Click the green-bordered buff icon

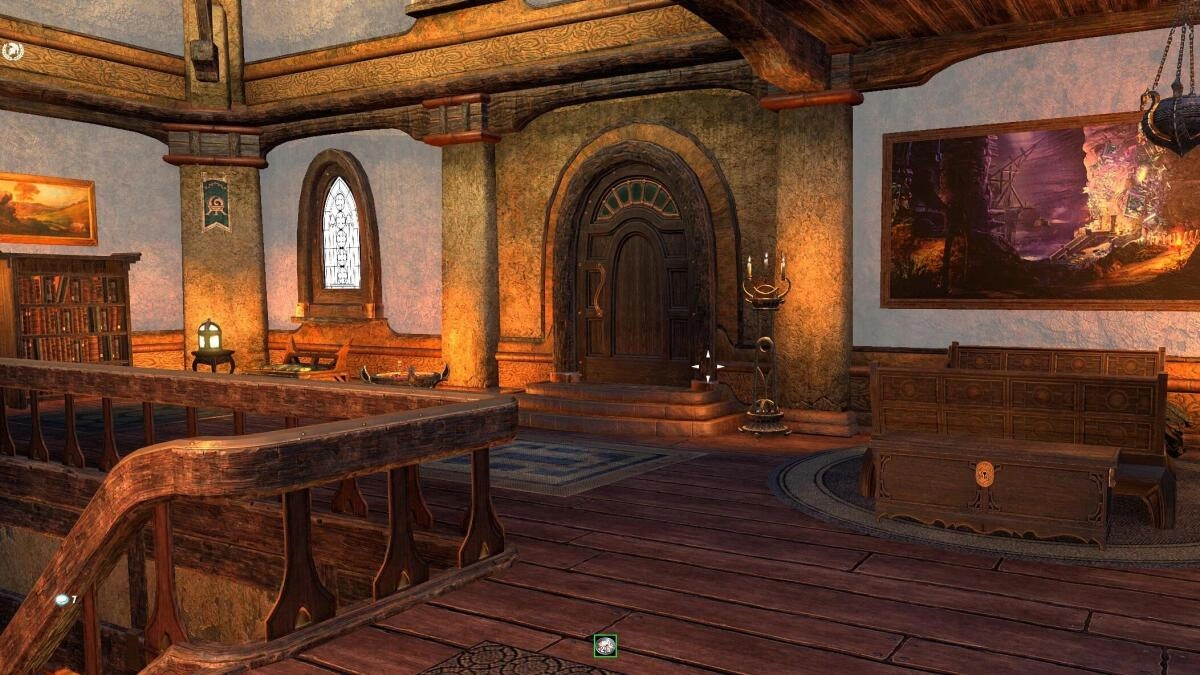coord(605,646)
